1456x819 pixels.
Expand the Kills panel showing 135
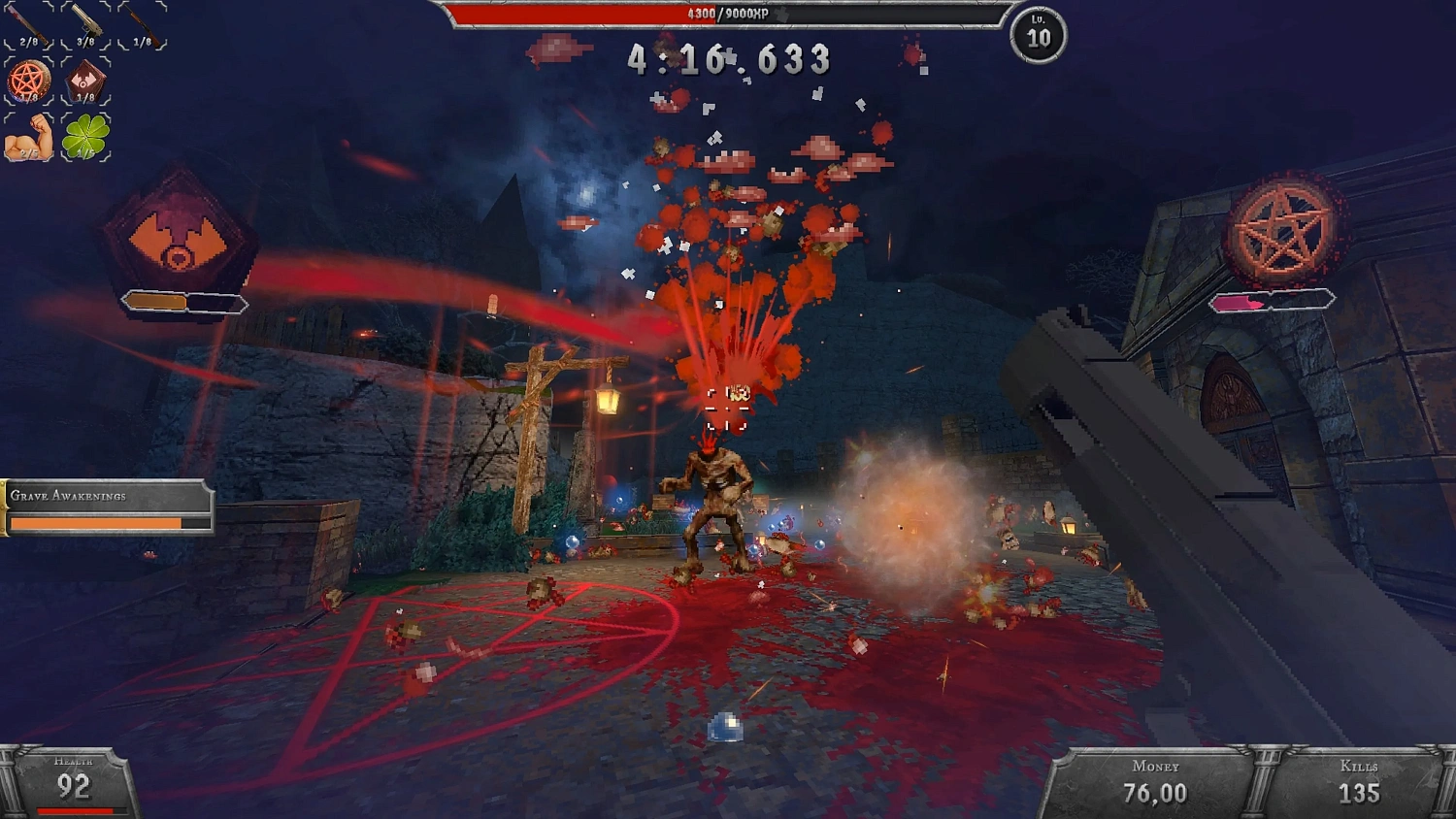click(1359, 779)
